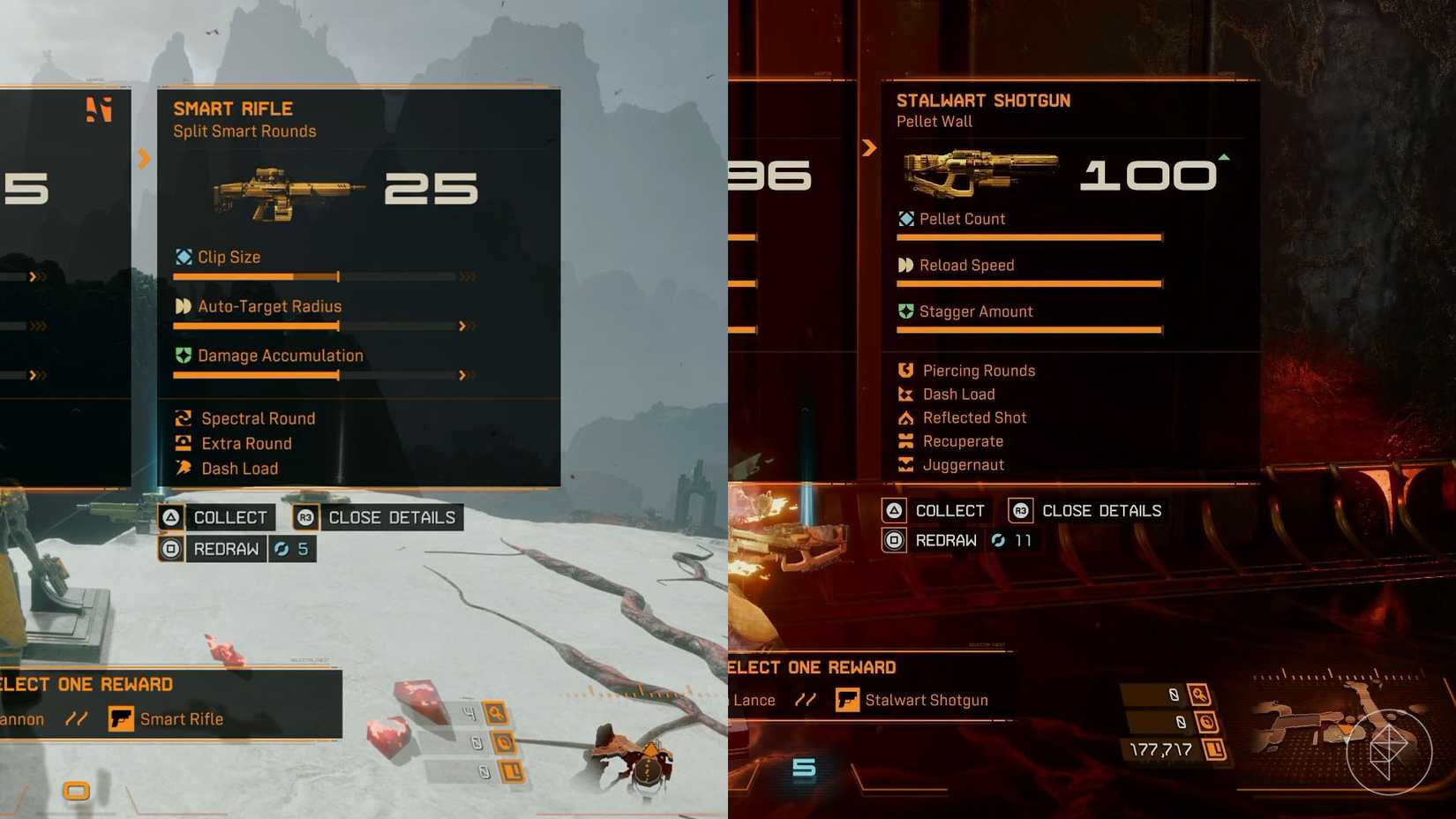Click REDRAW showing 11 rerolls remaining
1456x819 pixels.
click(946, 540)
